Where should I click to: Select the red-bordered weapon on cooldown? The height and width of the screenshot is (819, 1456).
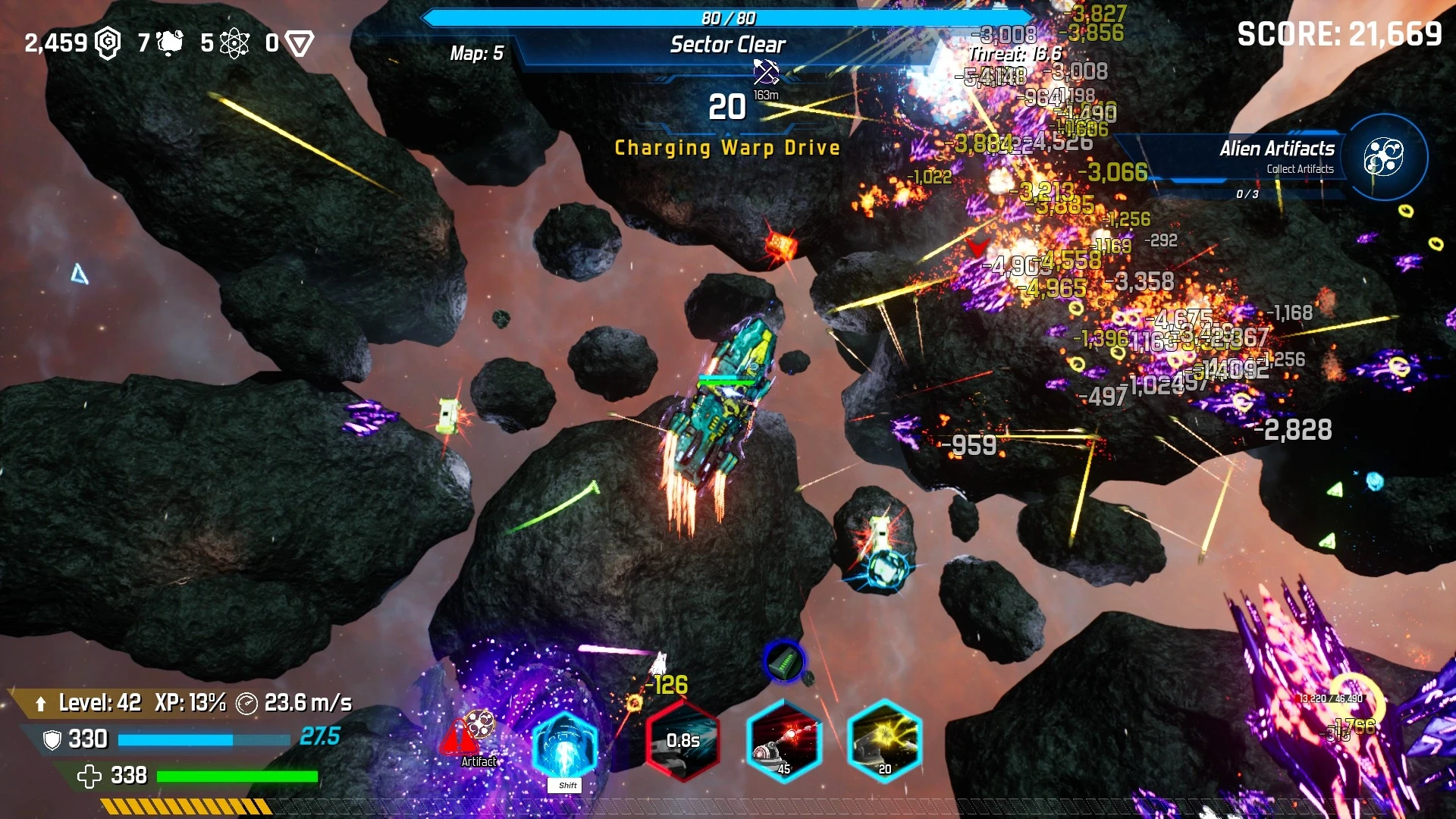coord(682,741)
